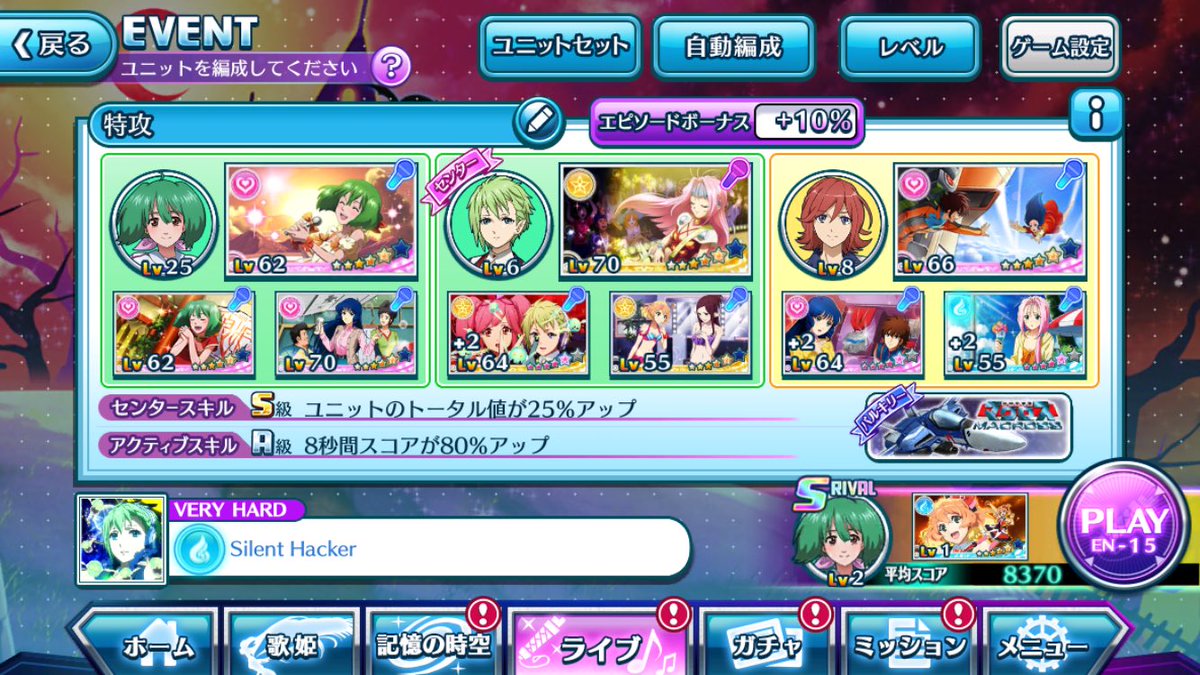The width and height of the screenshot is (1200, 675).
Task: Open the purple question mark help
Action: tap(391, 68)
